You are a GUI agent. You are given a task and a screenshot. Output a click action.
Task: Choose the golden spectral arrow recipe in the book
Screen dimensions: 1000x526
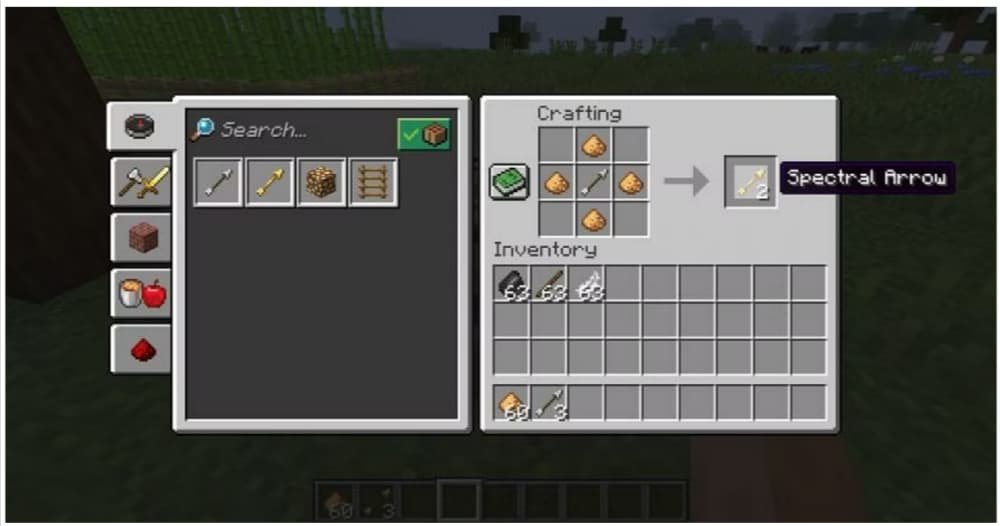pos(270,183)
